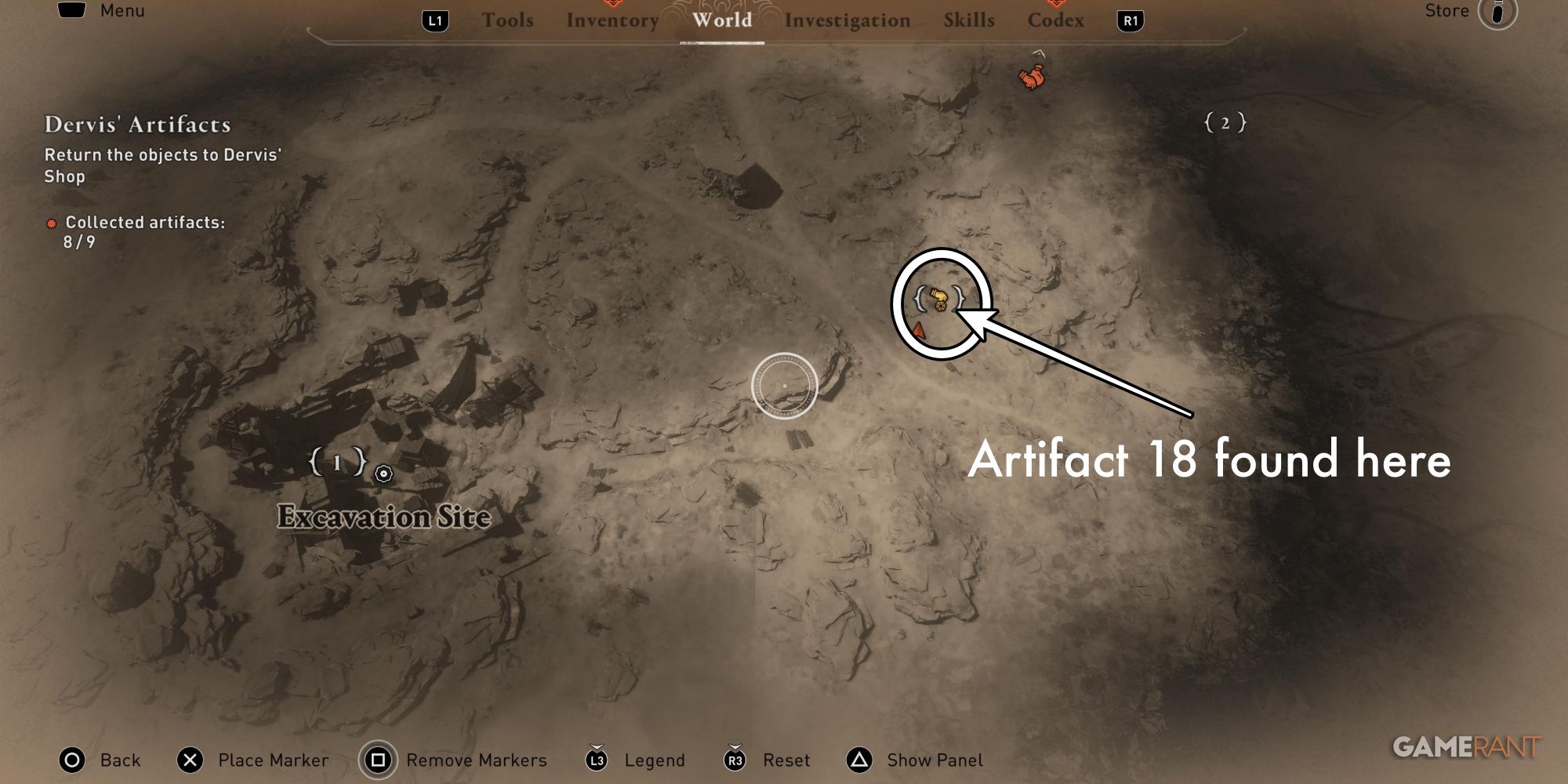Click the orange triangle marker on the map
Viewport: 1568px width, 784px height.
pos(919,331)
